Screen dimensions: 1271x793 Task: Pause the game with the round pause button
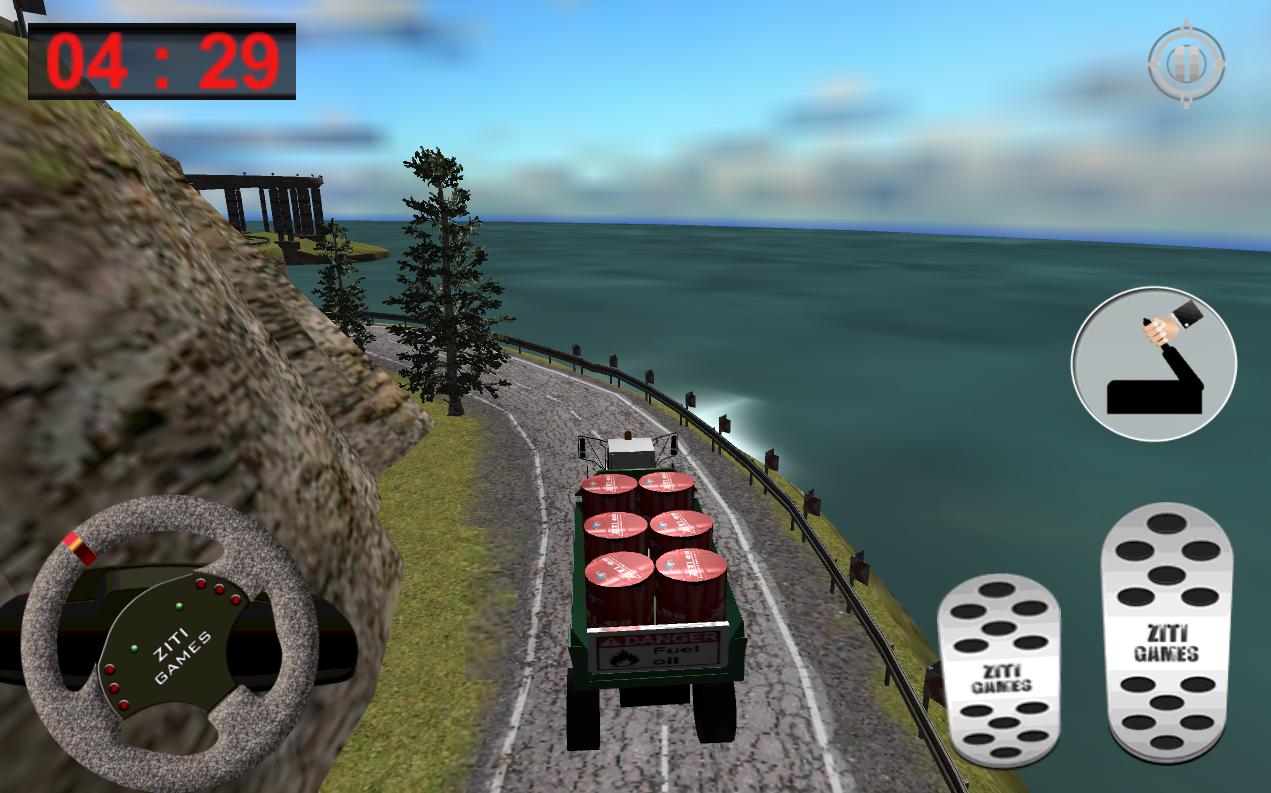(x=1186, y=63)
